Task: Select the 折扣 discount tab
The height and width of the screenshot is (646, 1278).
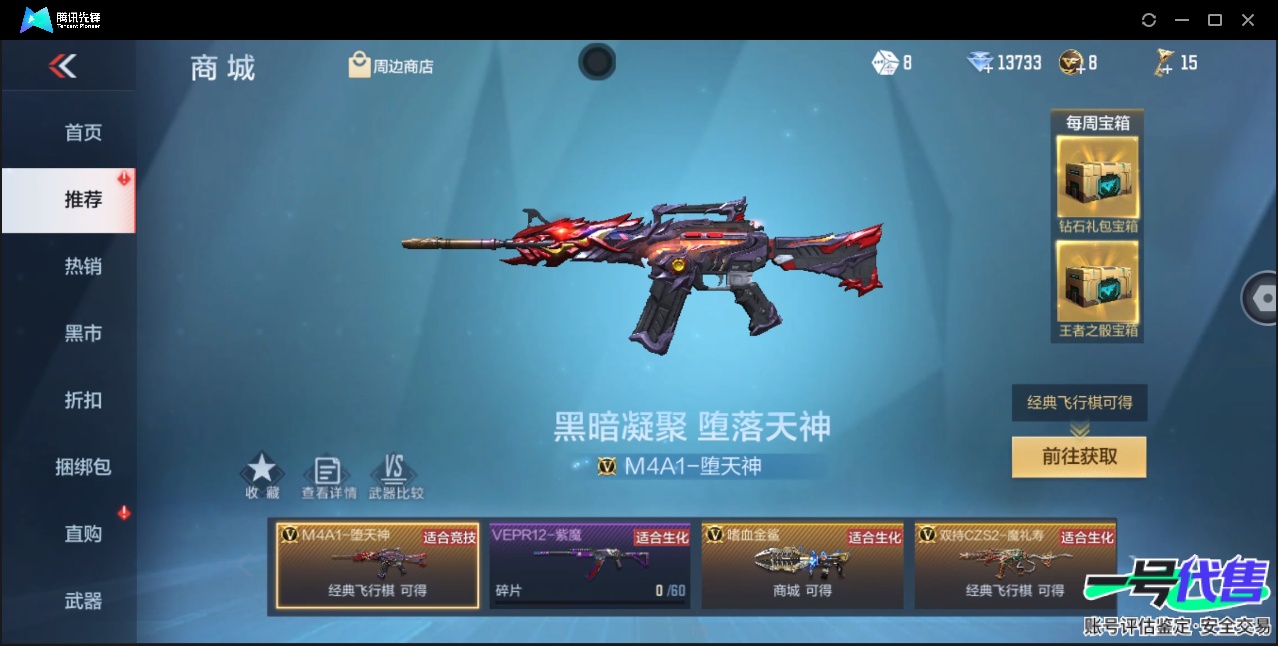Action: (83, 400)
